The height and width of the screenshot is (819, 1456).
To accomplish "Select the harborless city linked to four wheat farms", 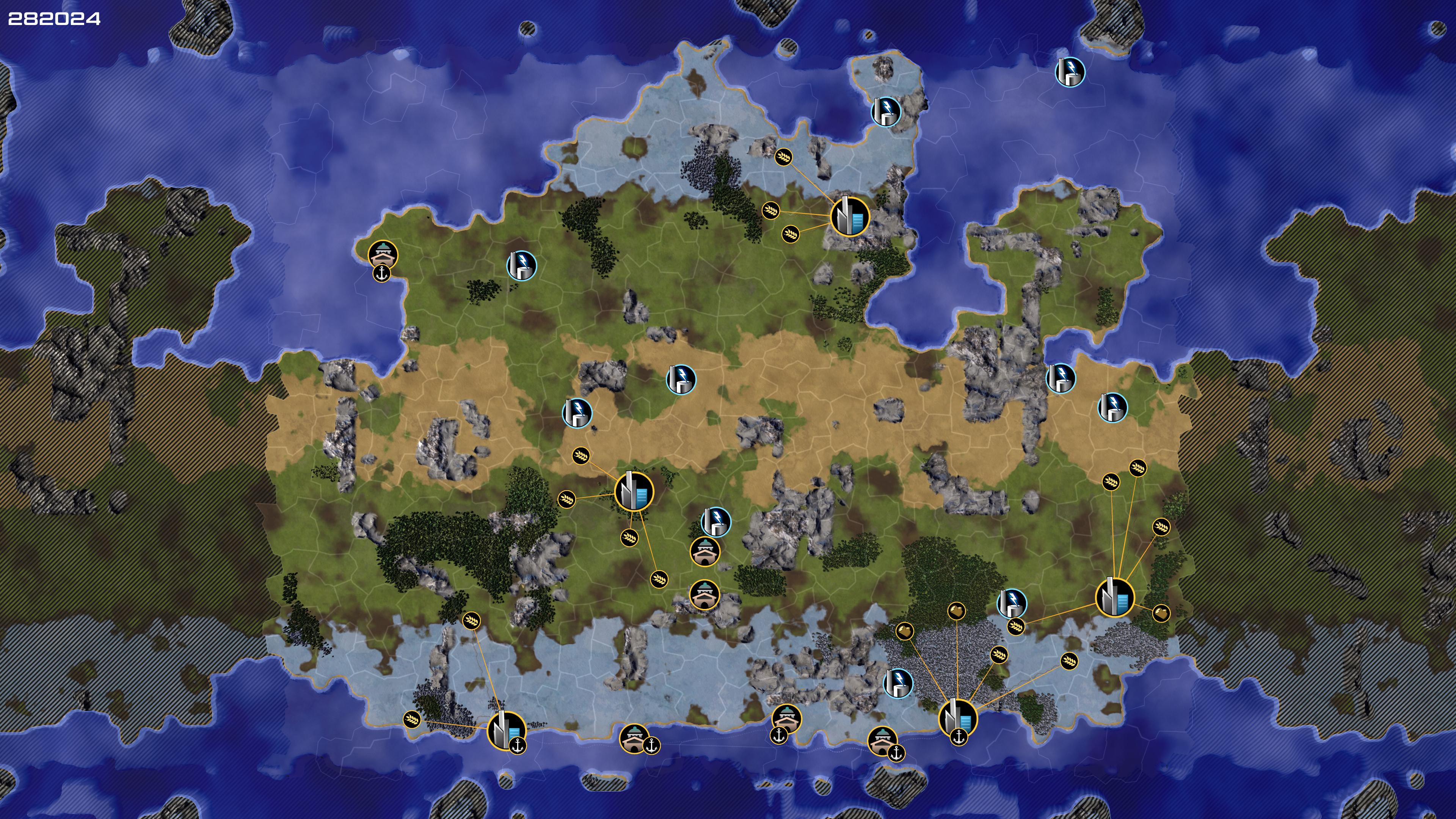I will coord(634,491).
